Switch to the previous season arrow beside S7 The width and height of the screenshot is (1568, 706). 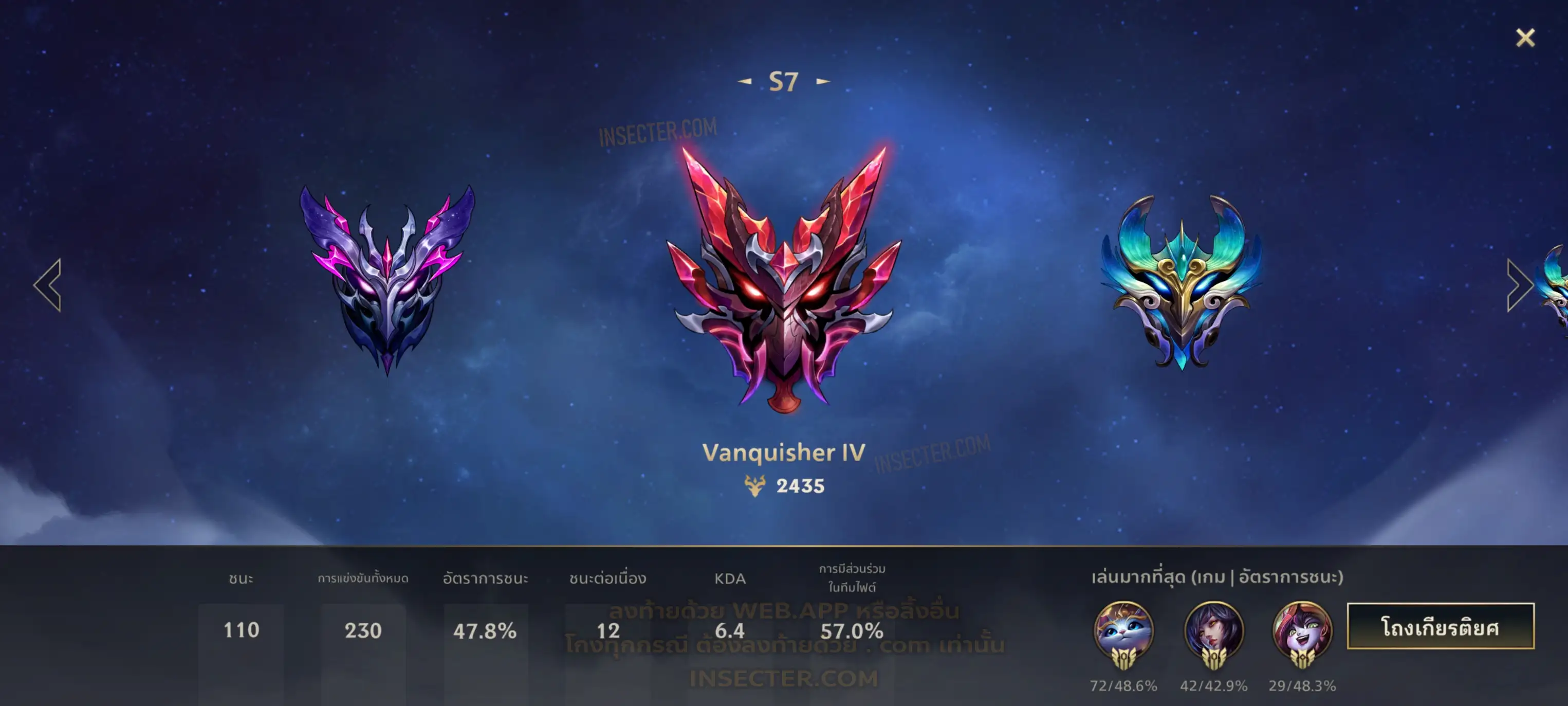pyautogui.click(x=745, y=81)
